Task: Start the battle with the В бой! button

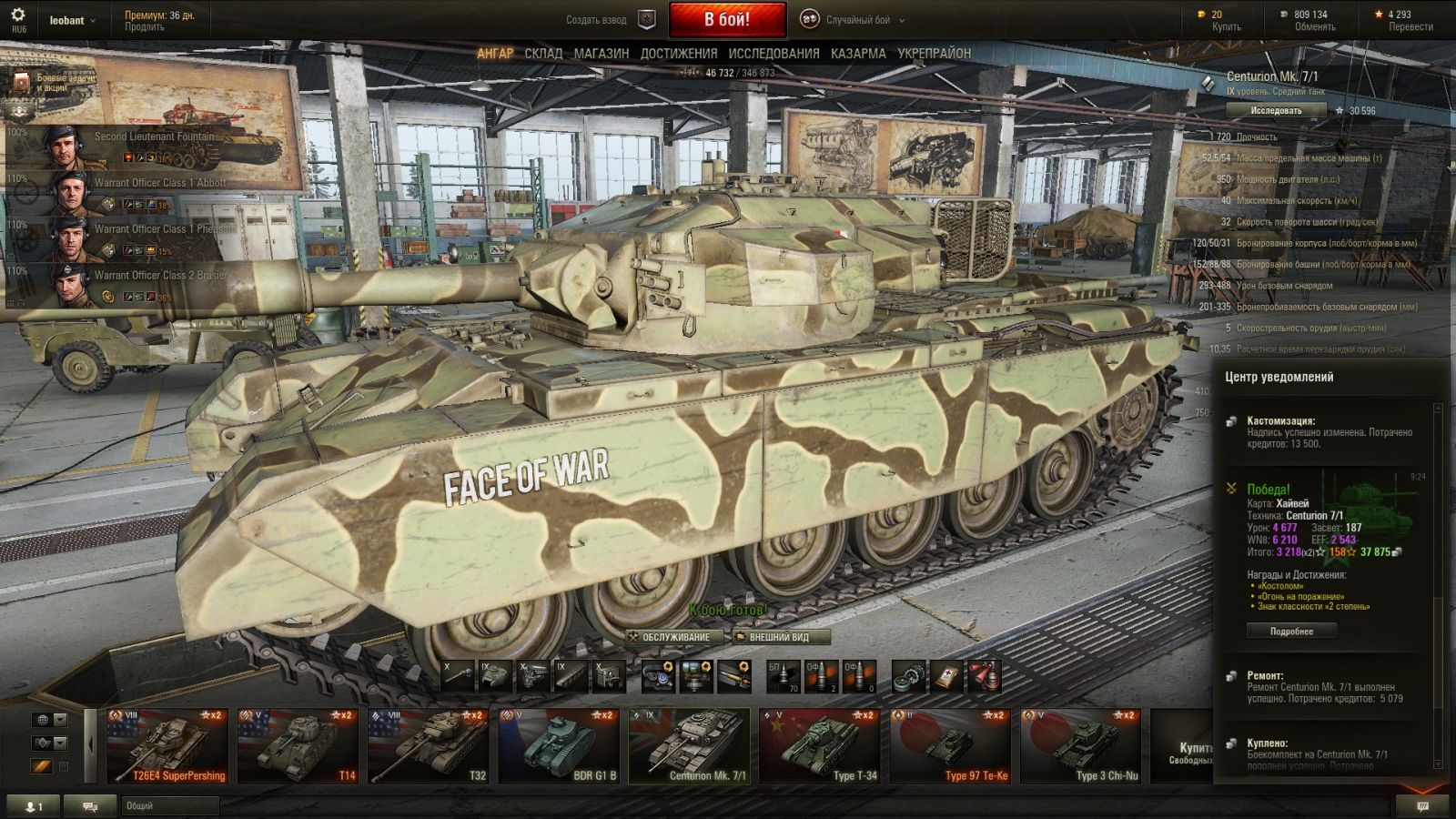Action: 727,19
